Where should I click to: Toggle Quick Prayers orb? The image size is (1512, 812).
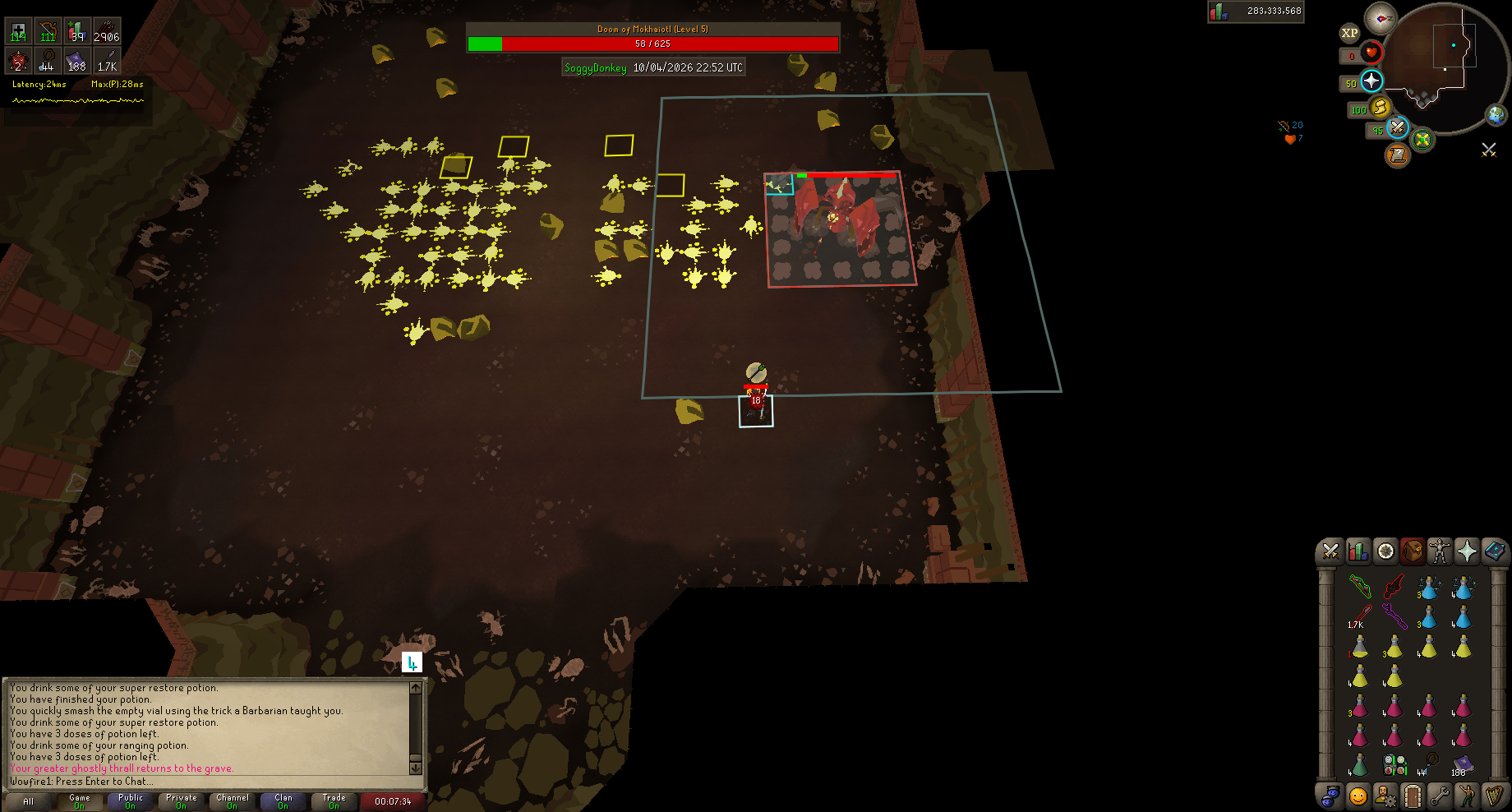coord(1371,81)
